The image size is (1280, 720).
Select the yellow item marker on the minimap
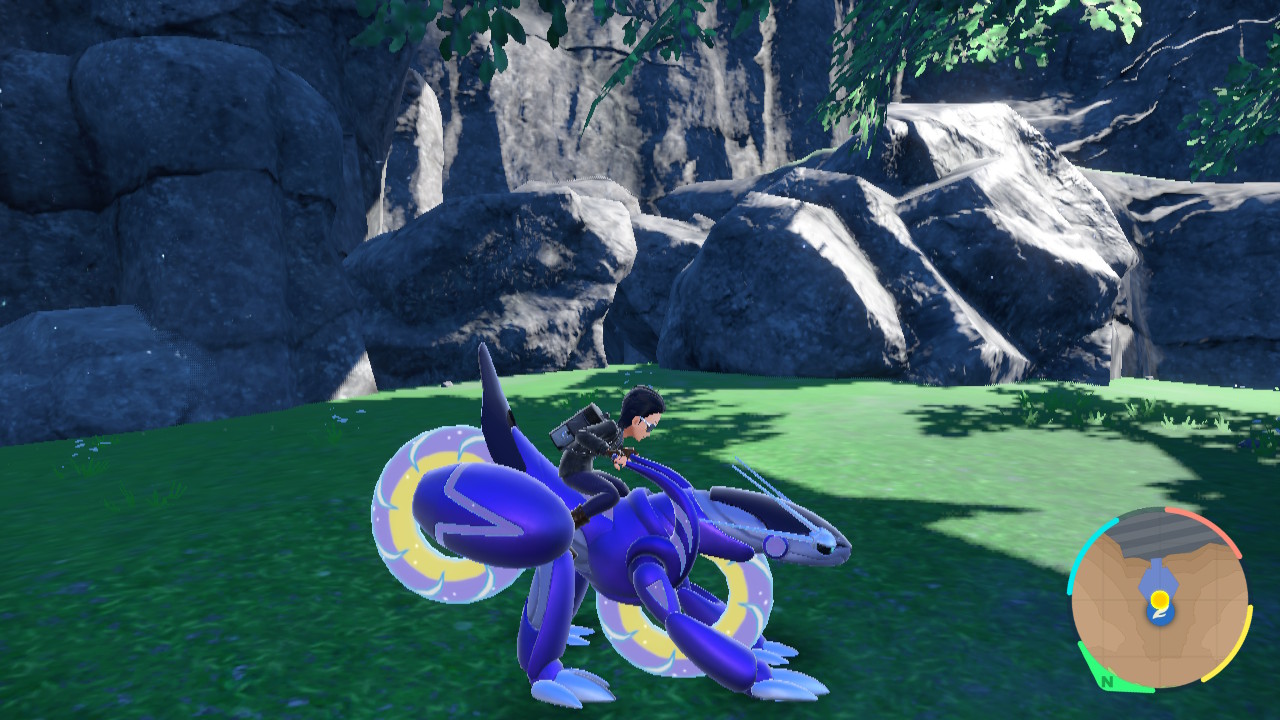[x=1160, y=598]
